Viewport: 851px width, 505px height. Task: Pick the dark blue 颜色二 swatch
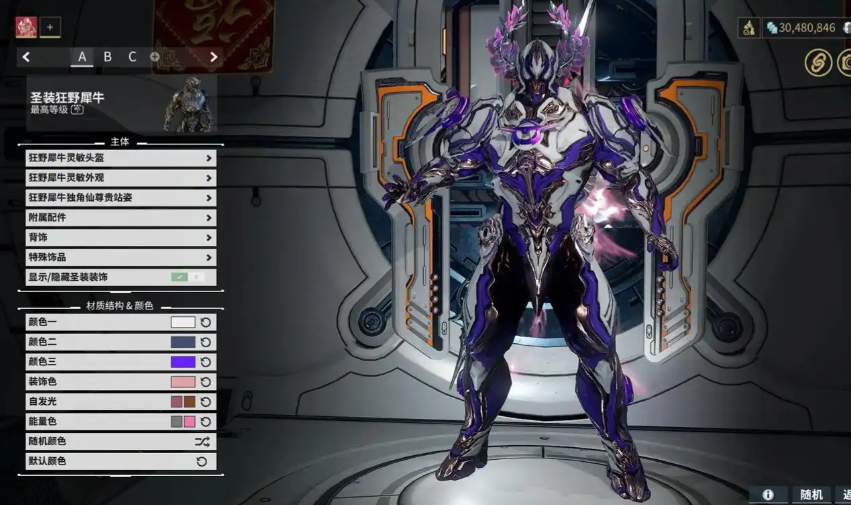(x=183, y=342)
